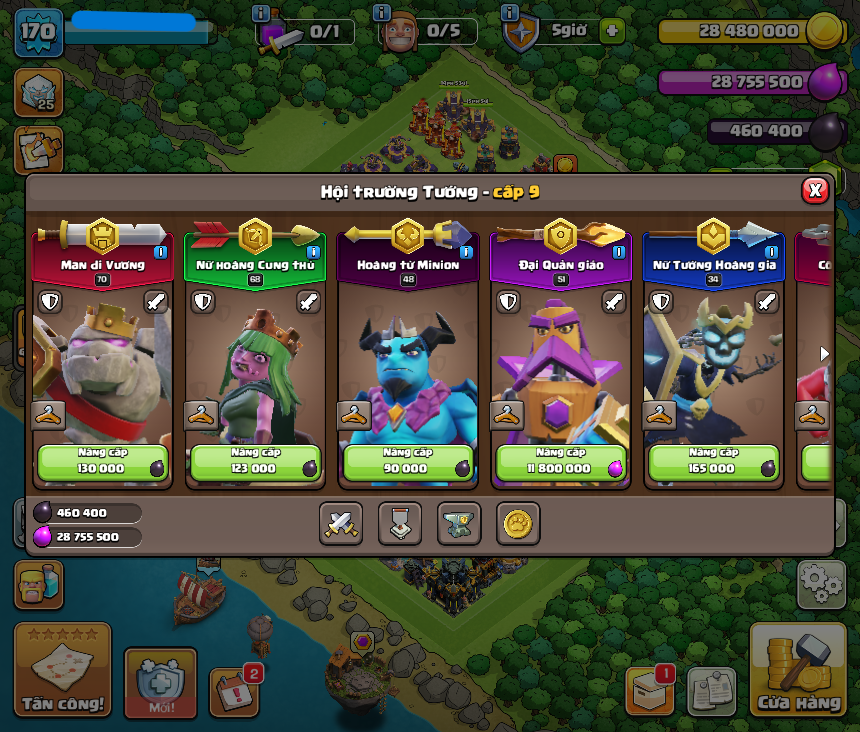Open the anvil blacksmith tab
The height and width of the screenshot is (732, 860).
pyautogui.click(x=459, y=523)
